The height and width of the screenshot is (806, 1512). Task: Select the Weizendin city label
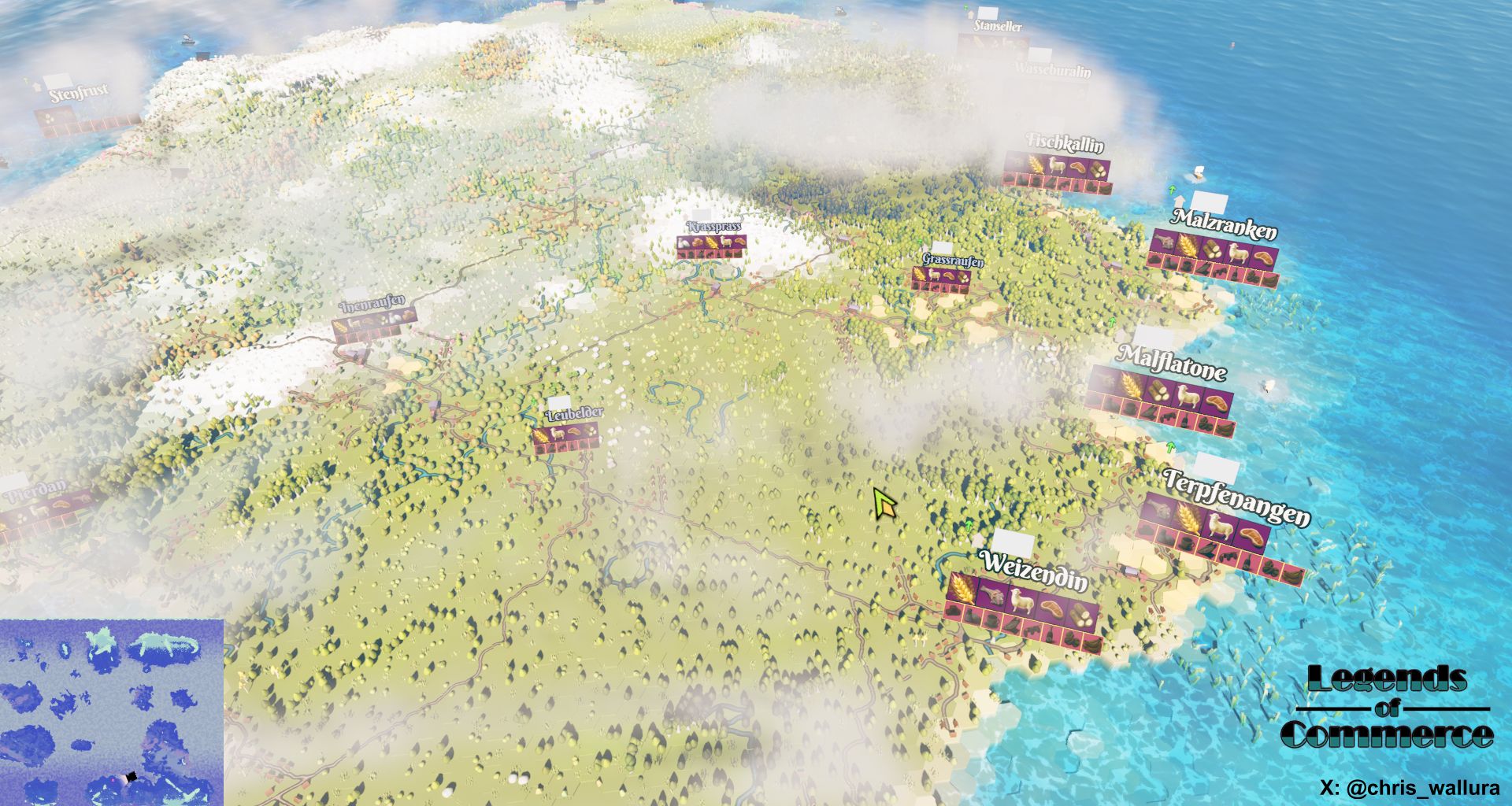tap(1035, 571)
